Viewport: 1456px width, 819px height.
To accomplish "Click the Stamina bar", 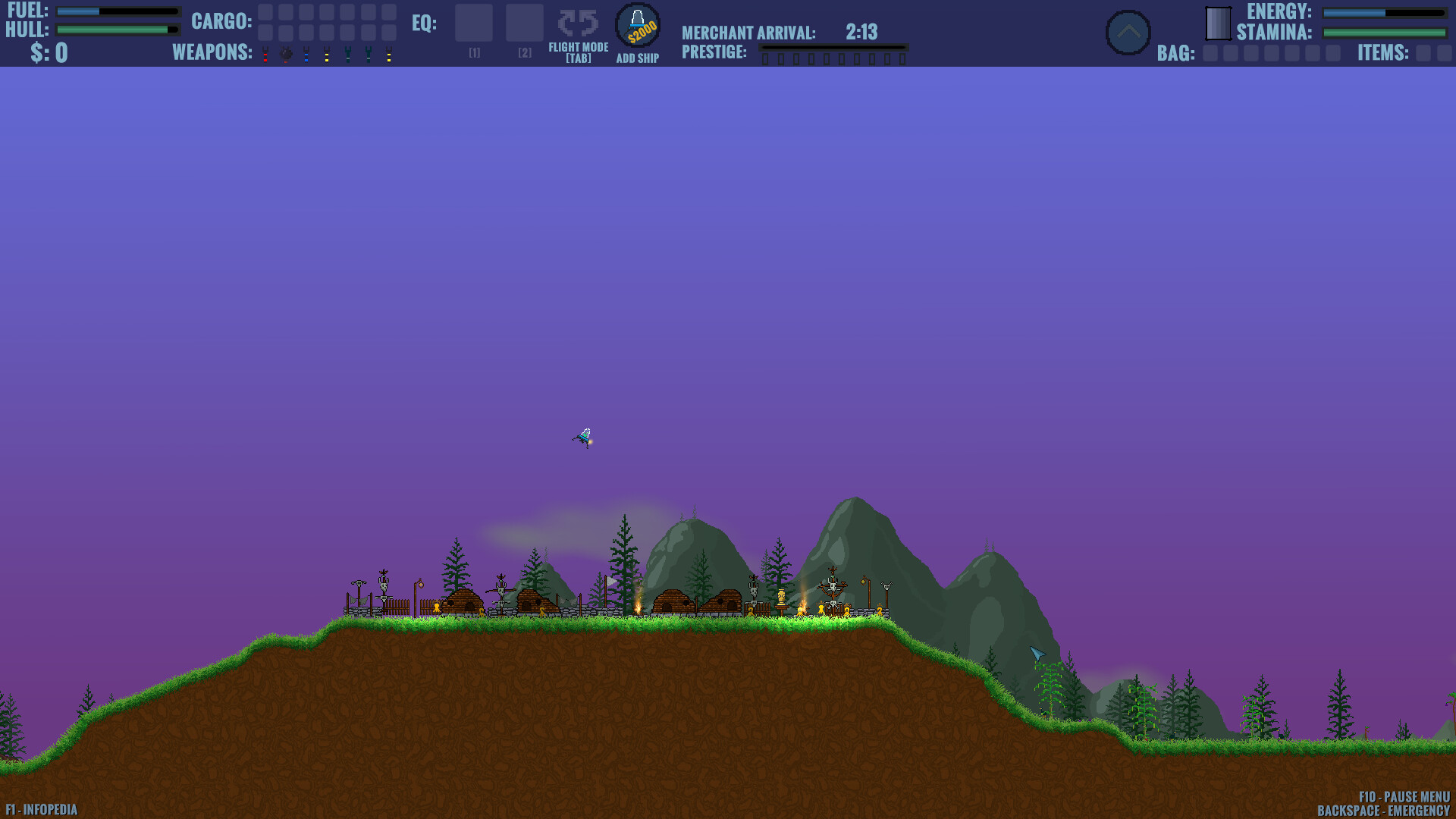I will pos(1384,33).
